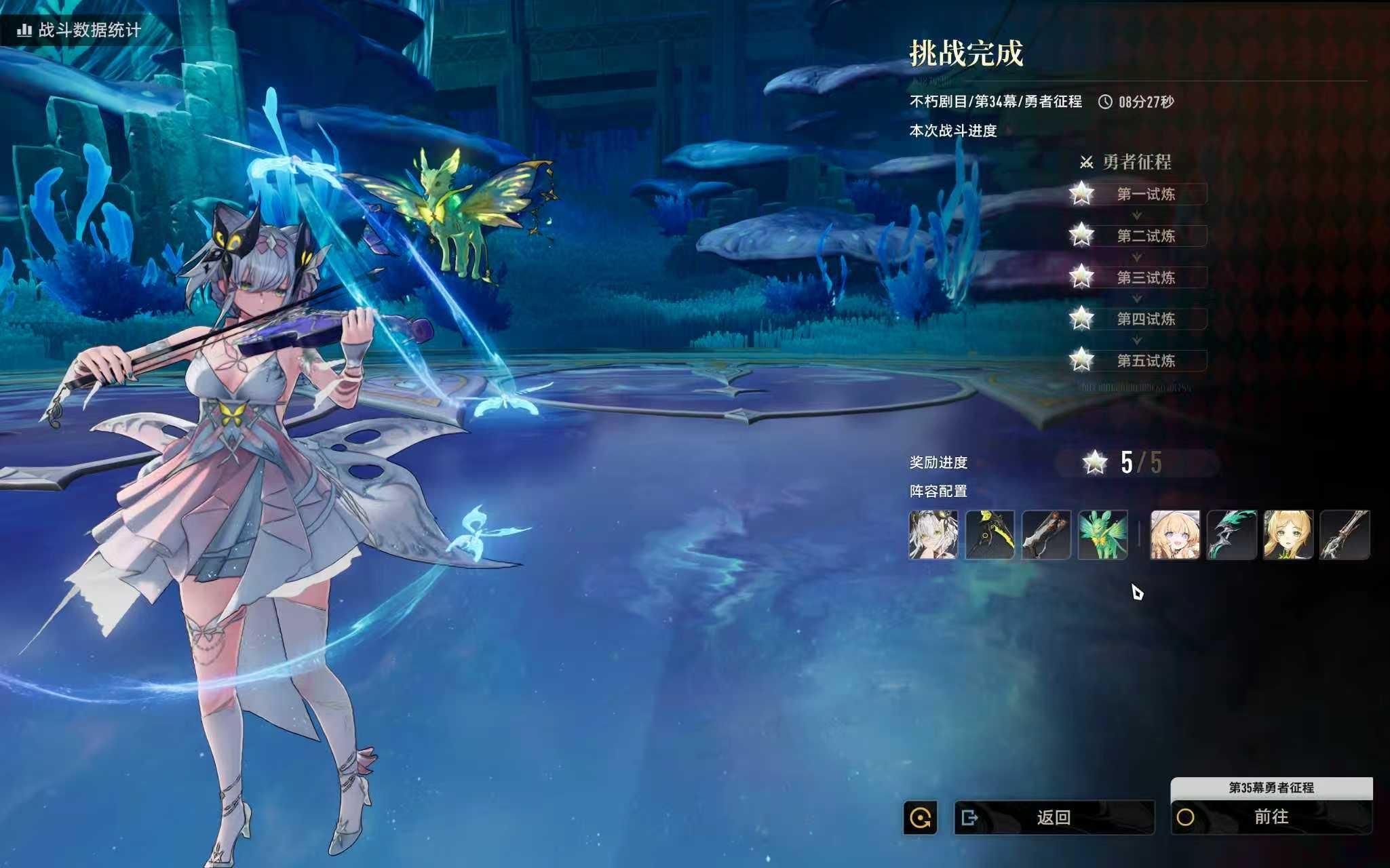Screen dimensions: 1390x868
Task: Choose the 第三试炼 trial row
Action: tap(1145, 277)
